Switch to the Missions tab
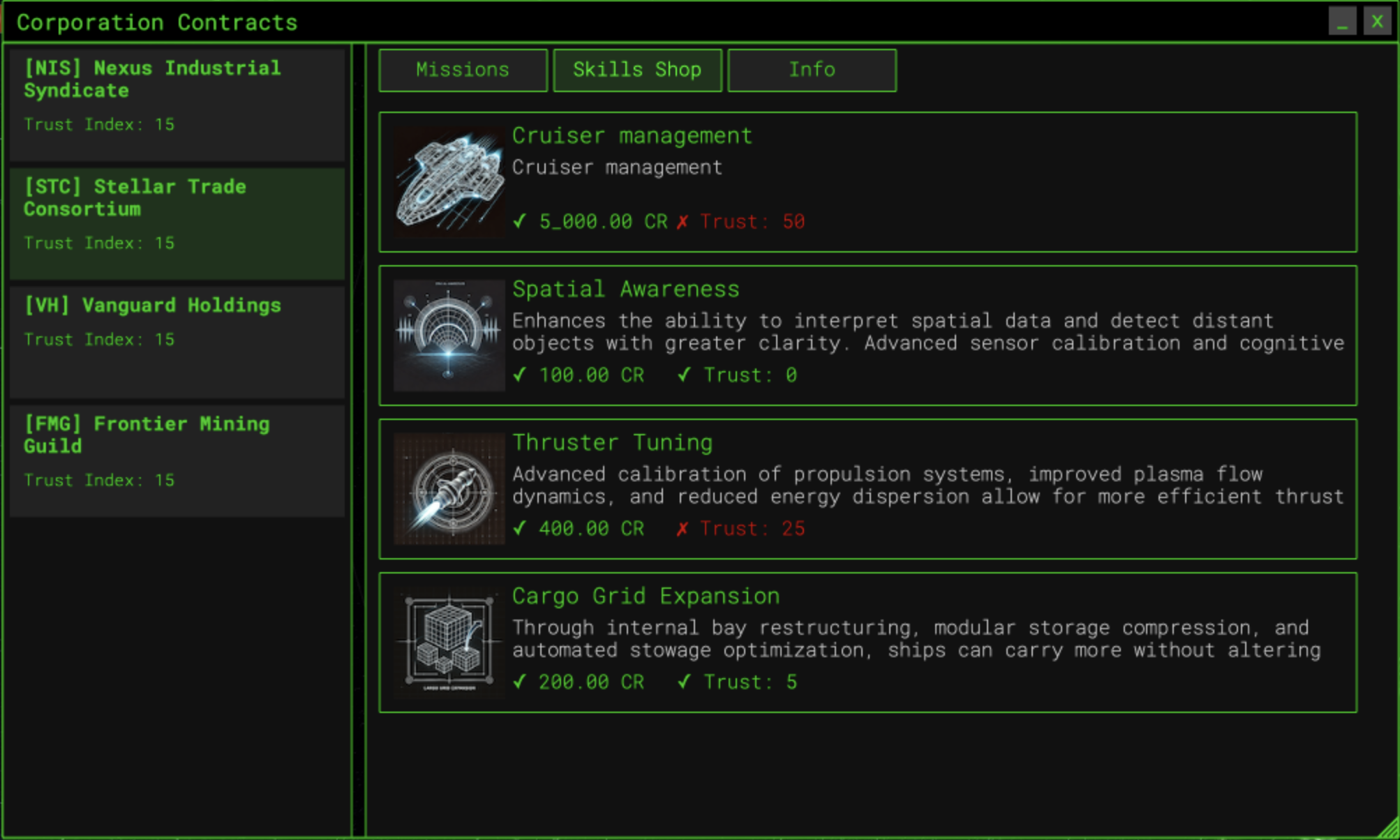This screenshot has height=840, width=1400. click(x=463, y=70)
